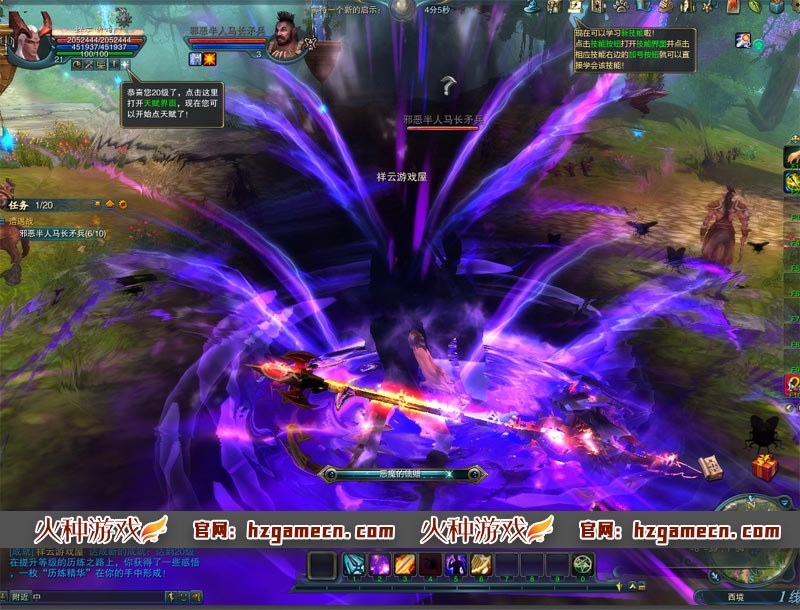Trigger the dark red skill in slot 4

[430, 565]
